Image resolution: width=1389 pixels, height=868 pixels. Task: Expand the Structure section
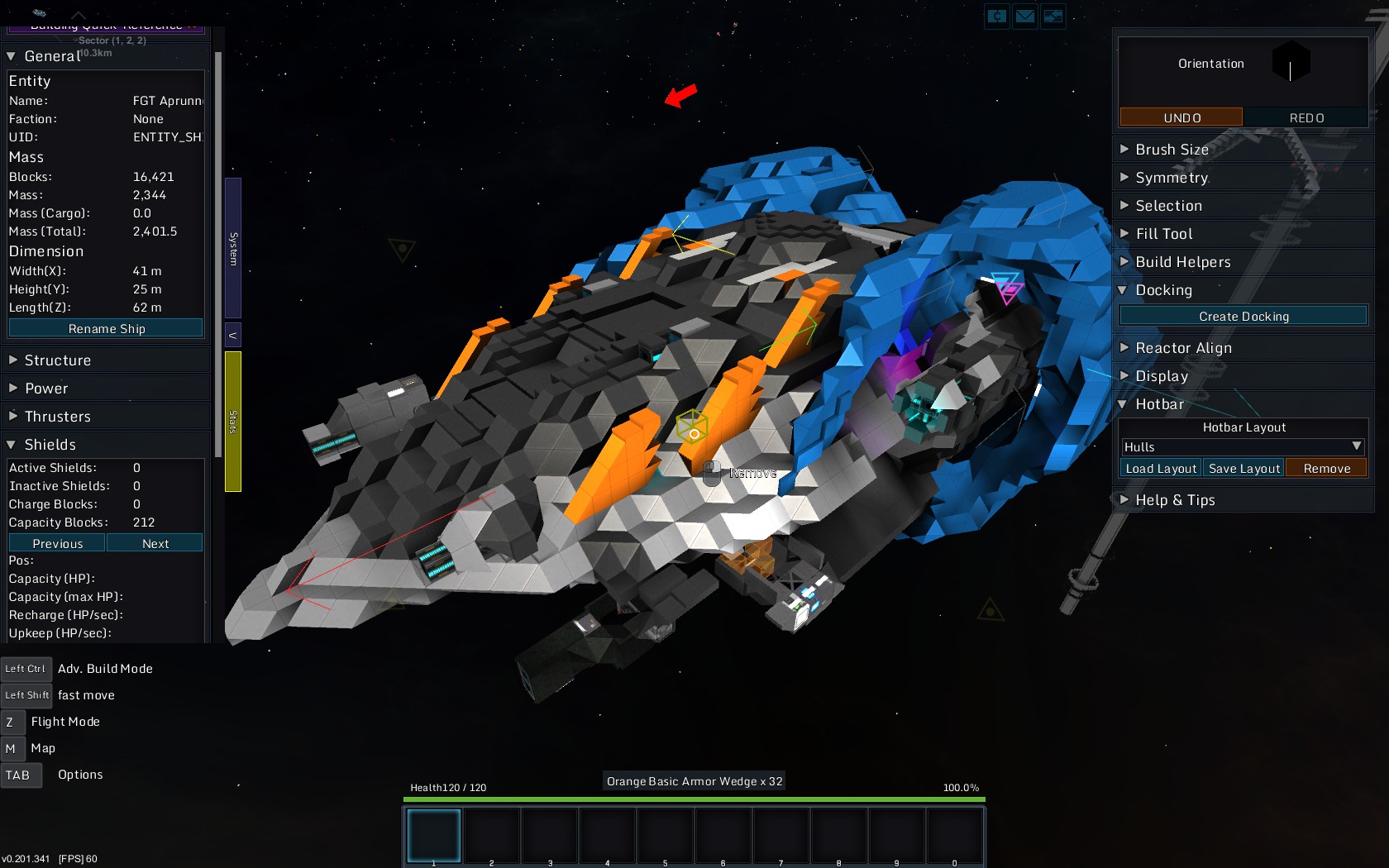(x=57, y=360)
